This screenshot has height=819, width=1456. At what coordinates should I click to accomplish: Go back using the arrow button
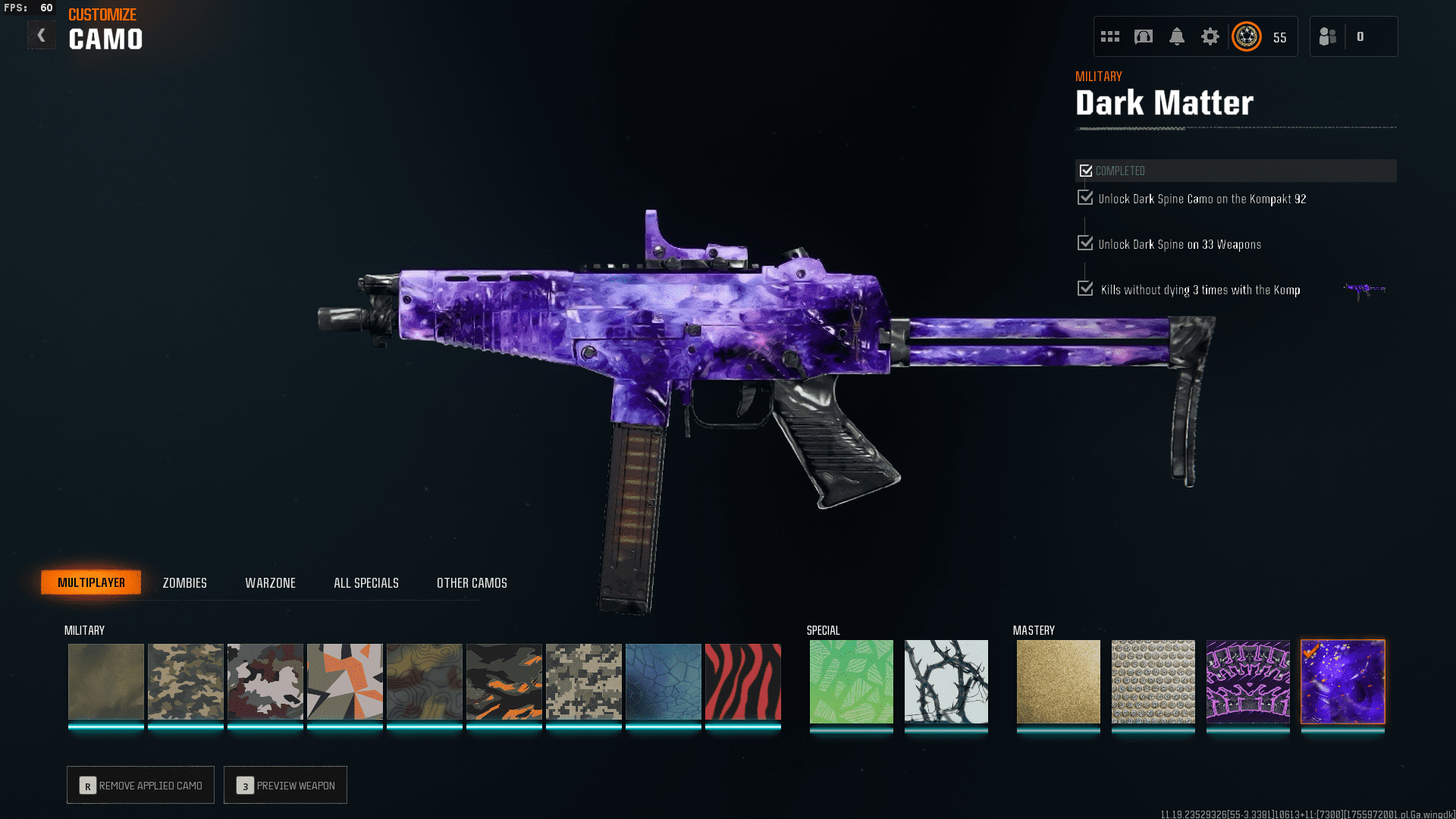41,36
